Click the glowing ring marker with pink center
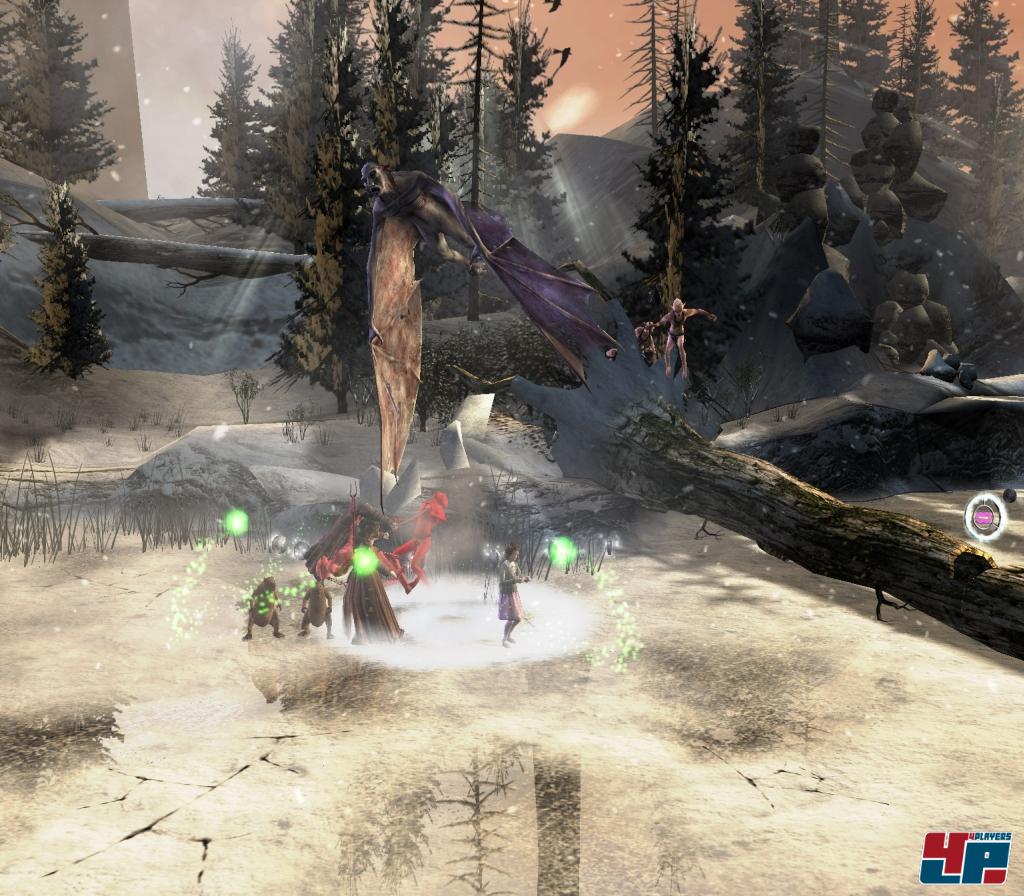This screenshot has width=1024, height=896. pyautogui.click(x=985, y=517)
